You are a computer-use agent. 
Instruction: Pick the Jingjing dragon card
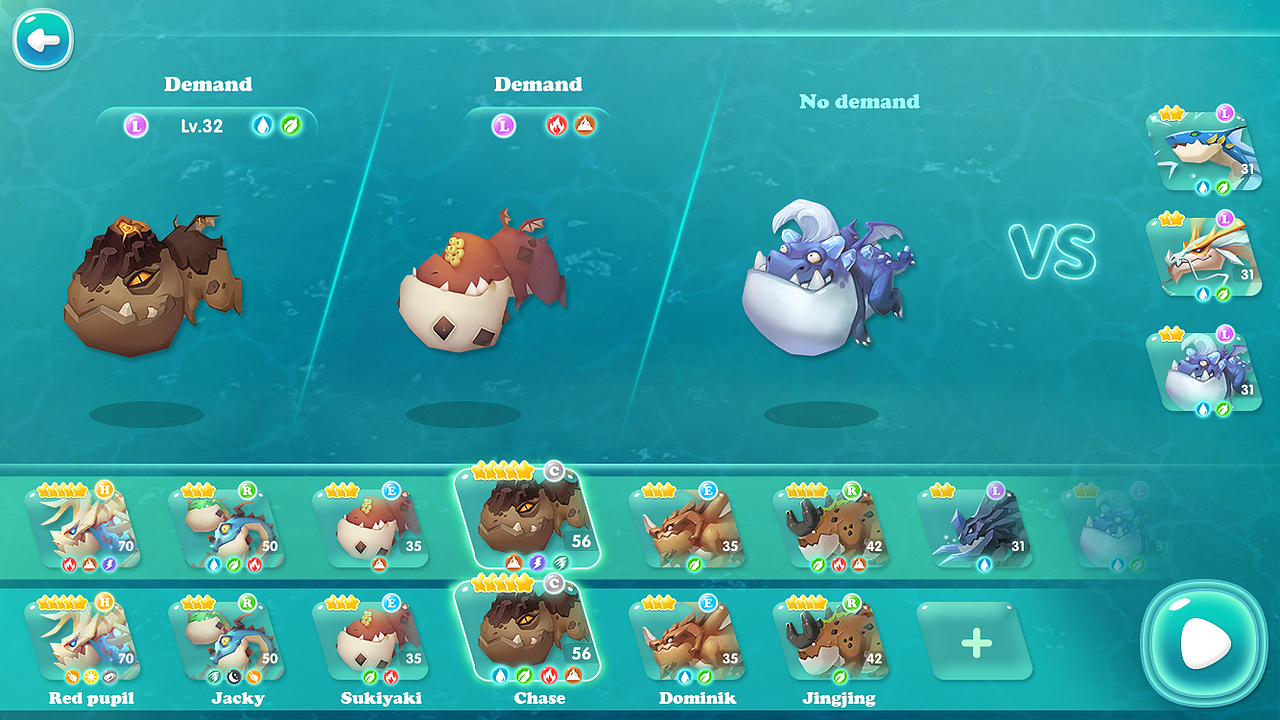tap(832, 638)
